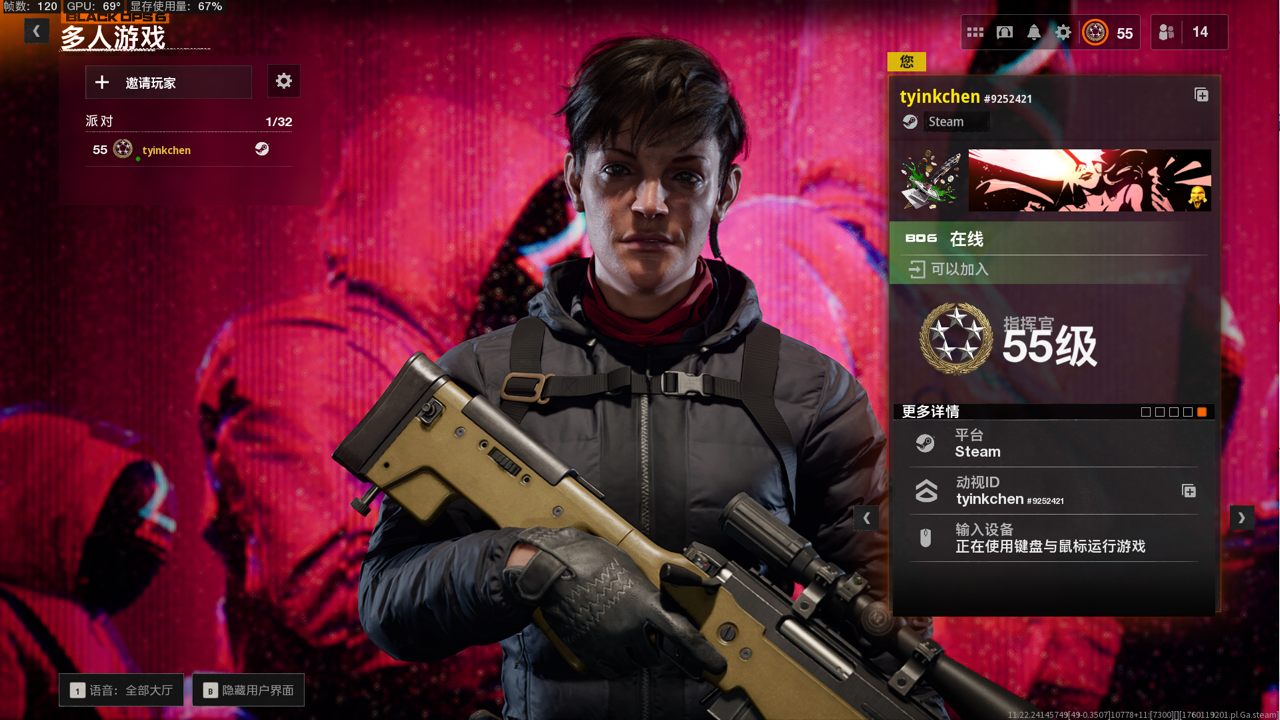Open the friends list showing 14
The height and width of the screenshot is (720, 1280).
(1188, 32)
